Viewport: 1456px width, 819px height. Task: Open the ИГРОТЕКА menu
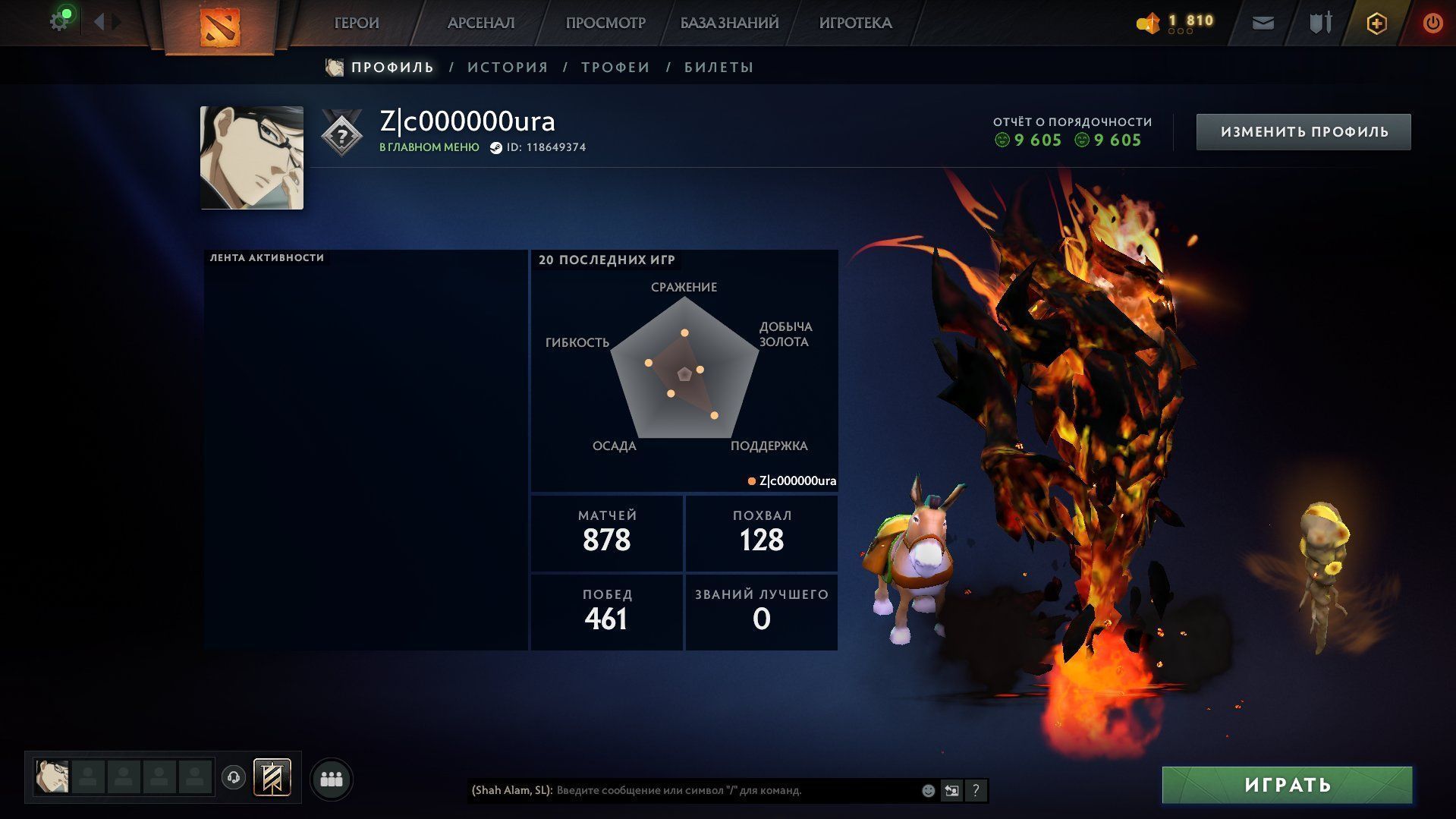coord(855,24)
